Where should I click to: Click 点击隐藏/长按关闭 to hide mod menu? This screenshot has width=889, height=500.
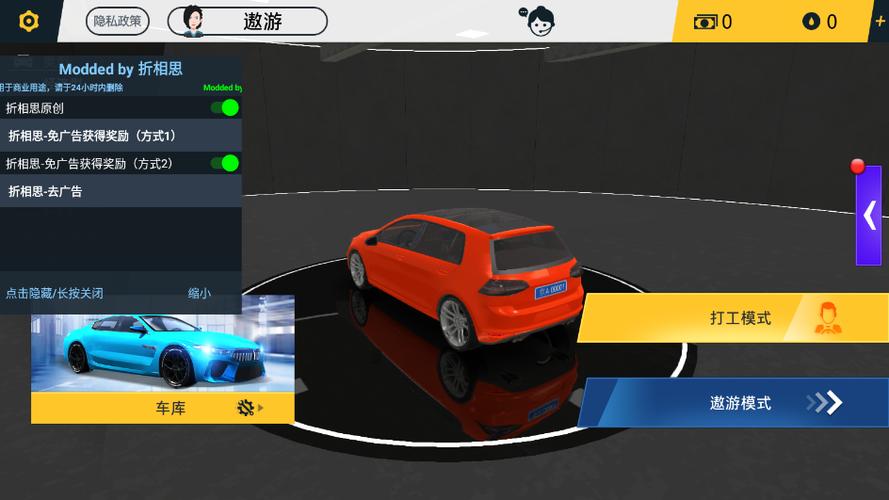click(55, 294)
